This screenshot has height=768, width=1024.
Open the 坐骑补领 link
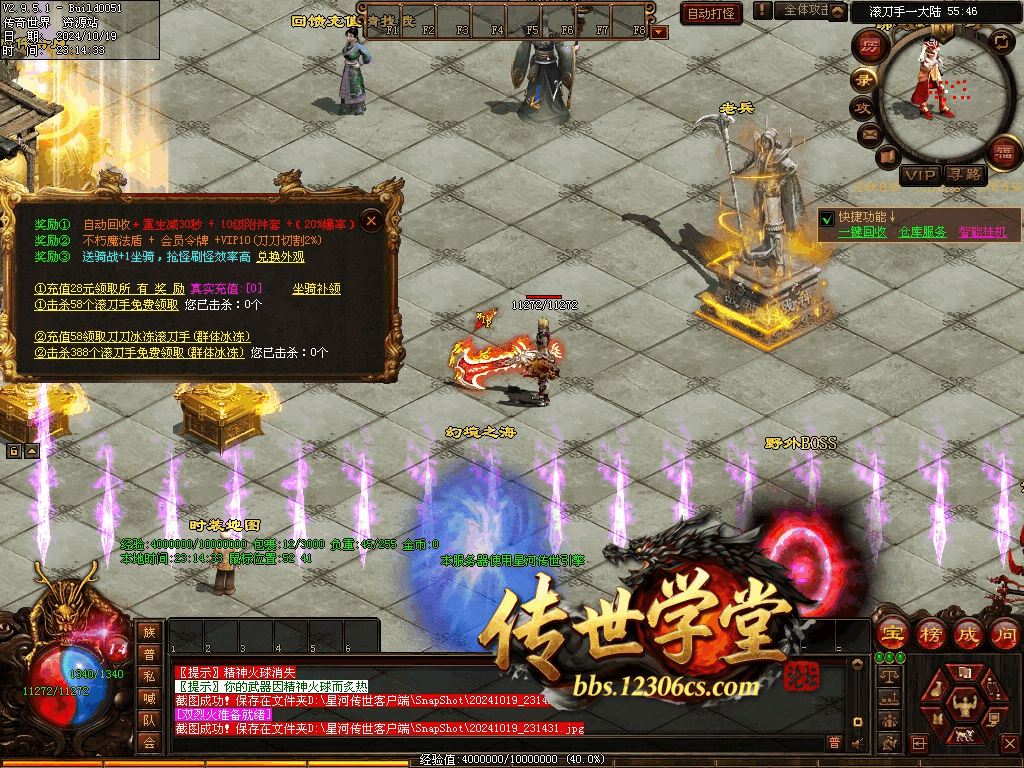coord(316,289)
